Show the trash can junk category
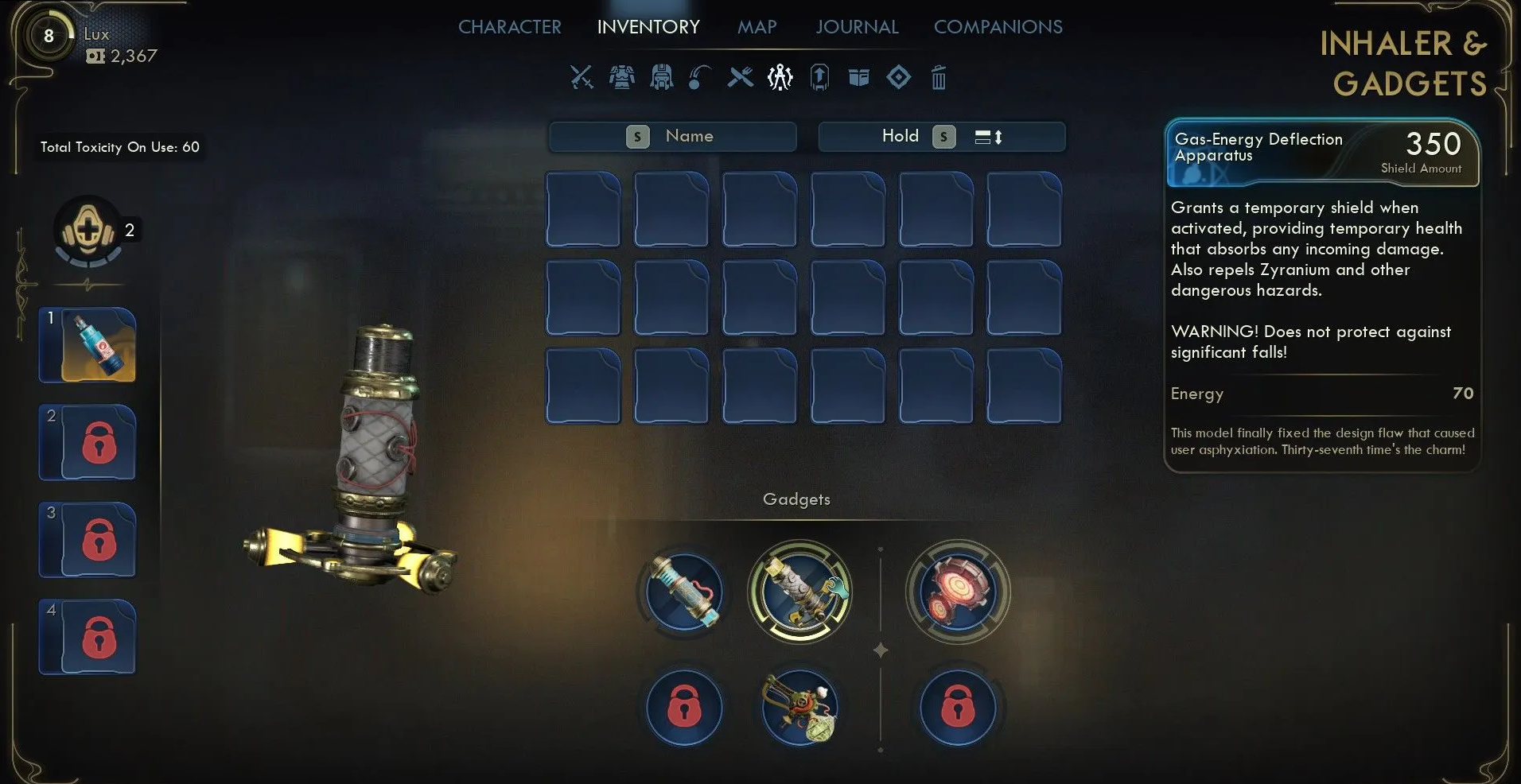 pyautogui.click(x=939, y=77)
